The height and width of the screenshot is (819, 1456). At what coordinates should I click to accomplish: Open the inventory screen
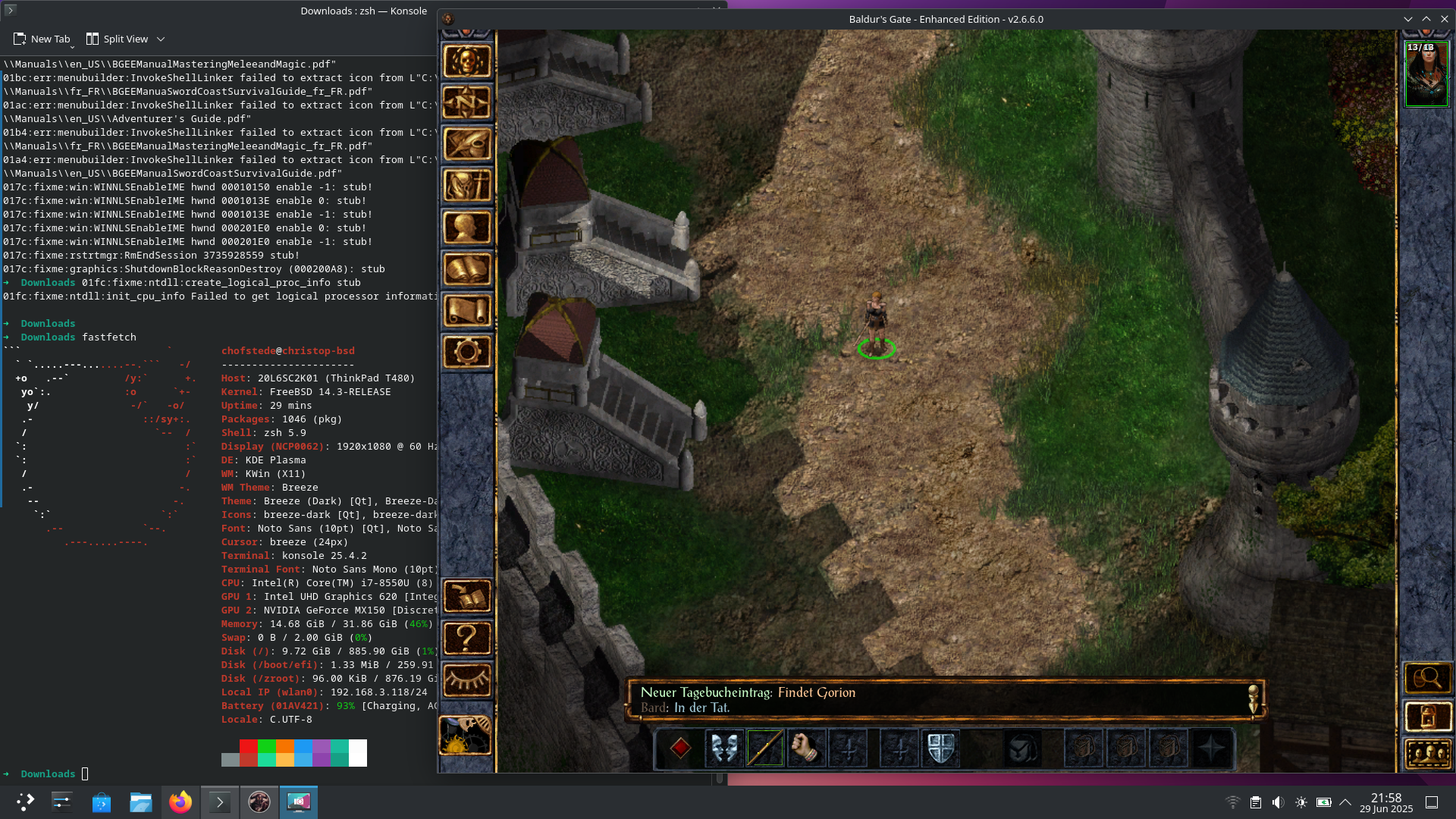466,186
